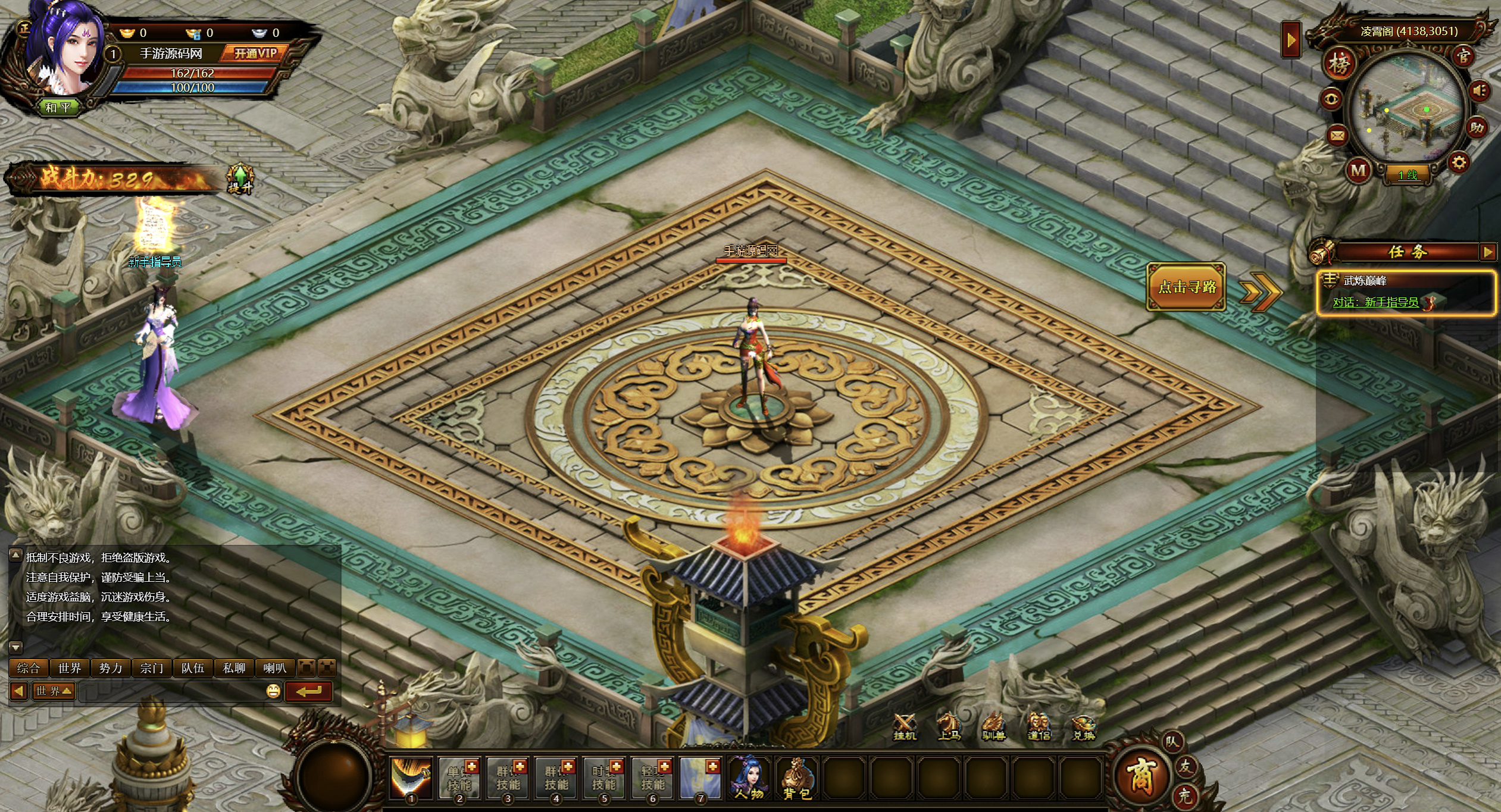
Task: Open the 开通VIP button
Action: point(255,54)
